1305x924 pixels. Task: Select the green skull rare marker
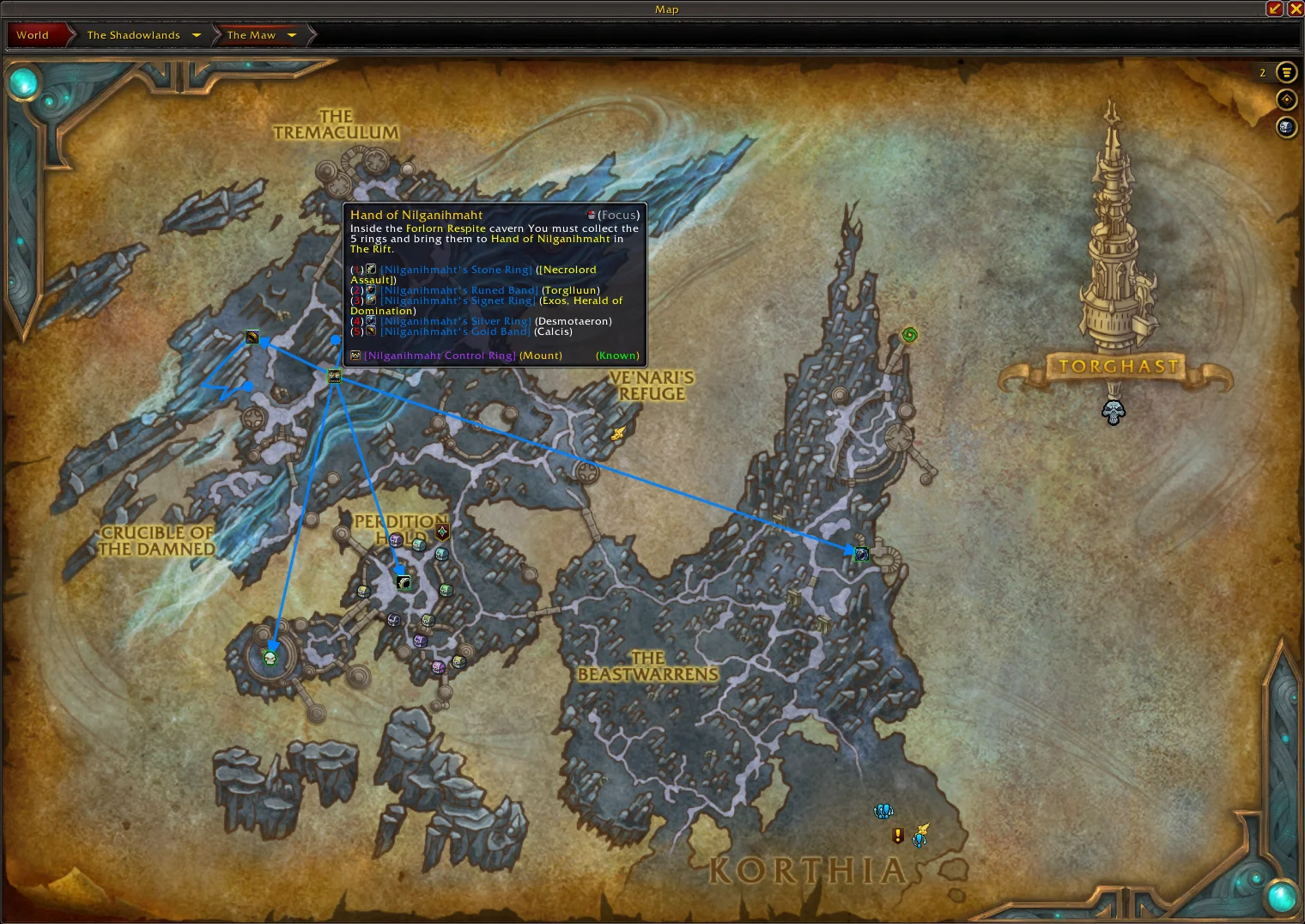coord(270,659)
